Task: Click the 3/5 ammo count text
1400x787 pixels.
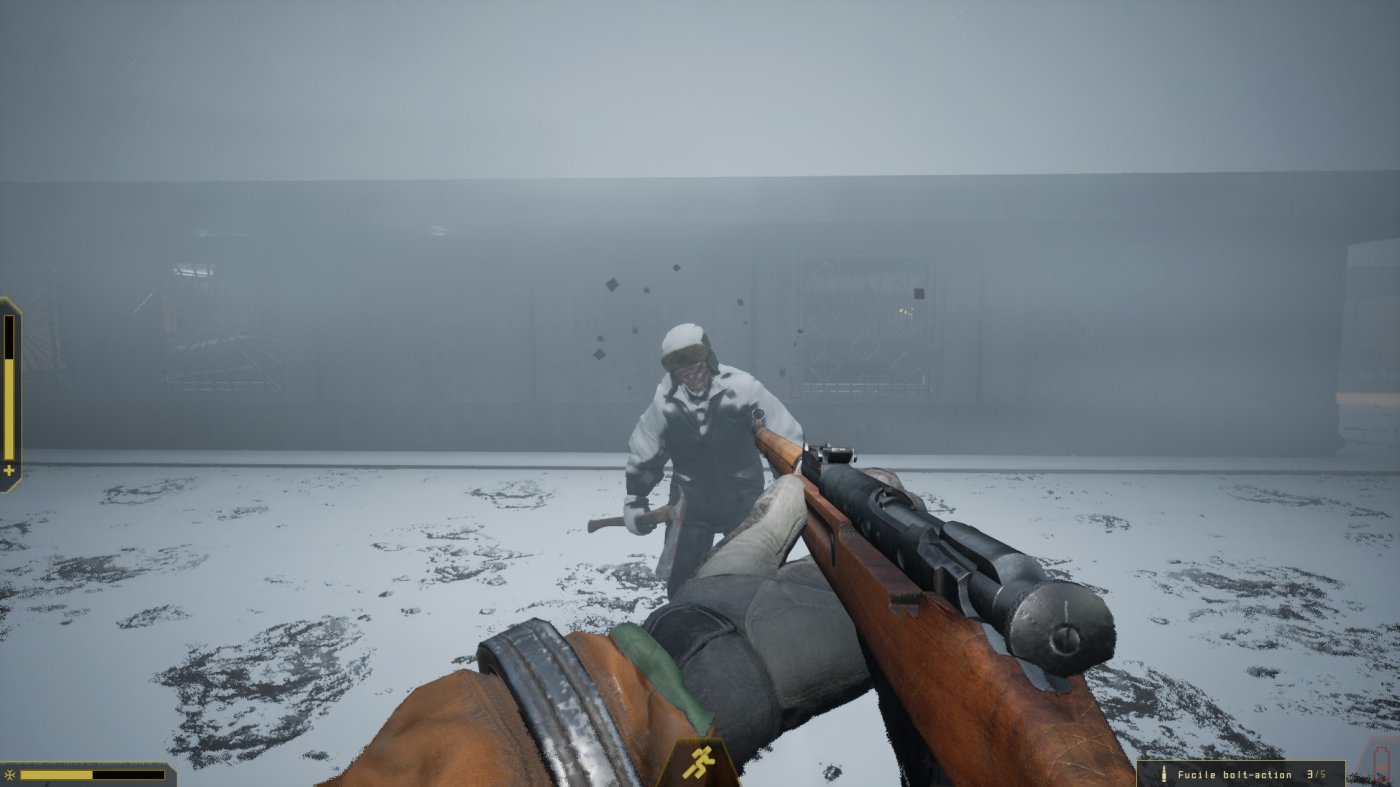Action: coord(1317,772)
